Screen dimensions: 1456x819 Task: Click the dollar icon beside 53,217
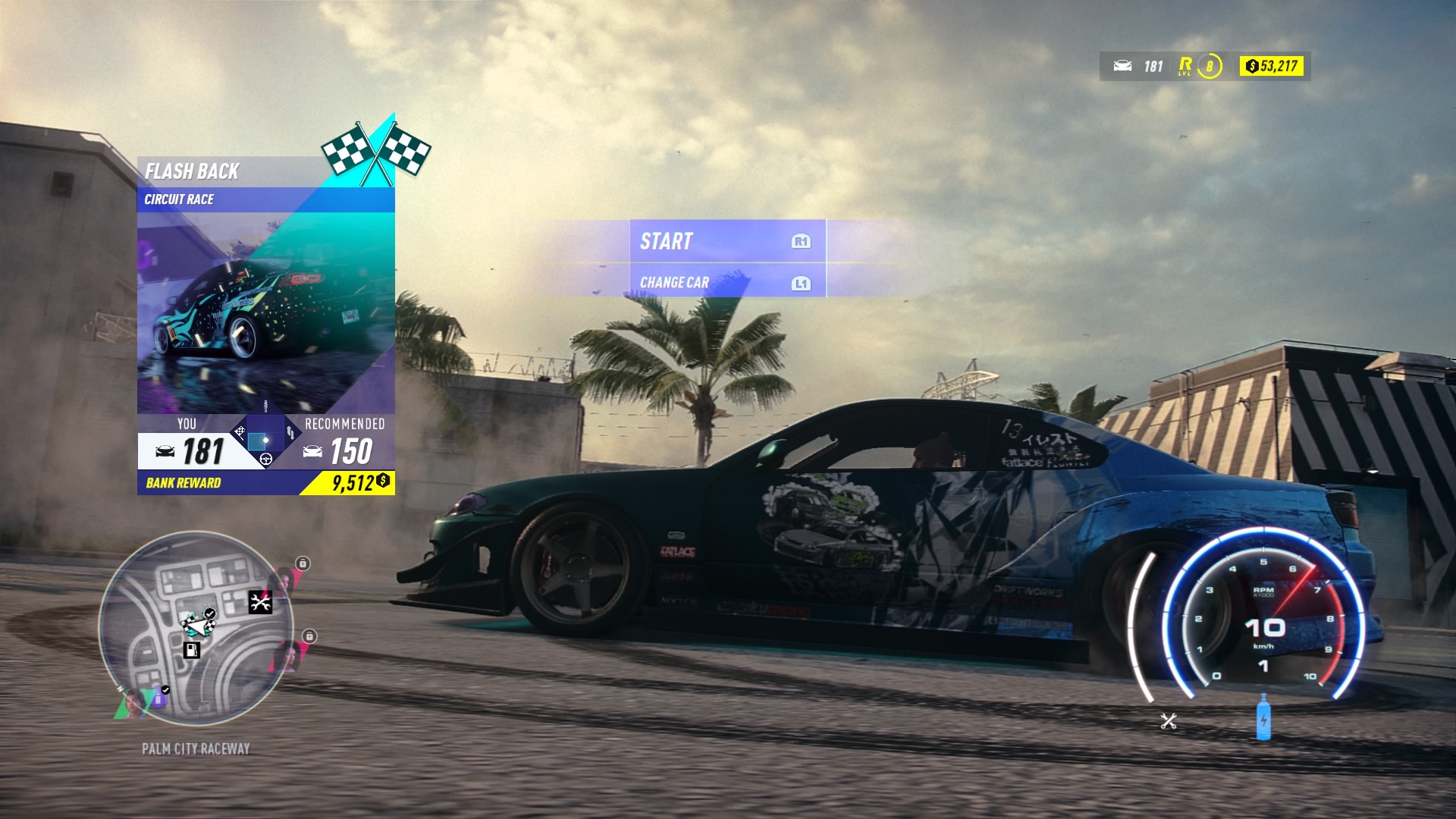[1251, 66]
